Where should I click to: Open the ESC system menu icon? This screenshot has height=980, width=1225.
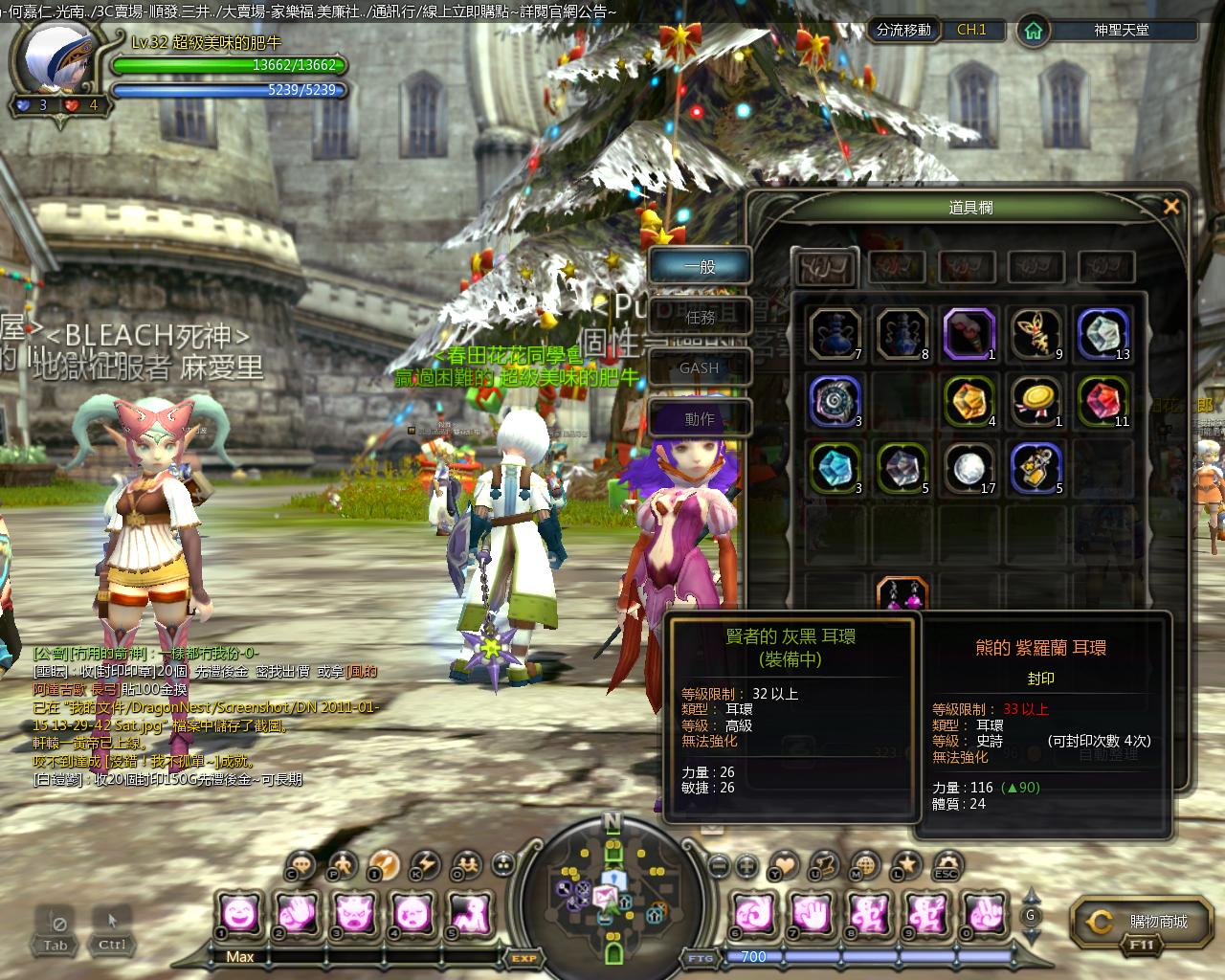click(947, 864)
